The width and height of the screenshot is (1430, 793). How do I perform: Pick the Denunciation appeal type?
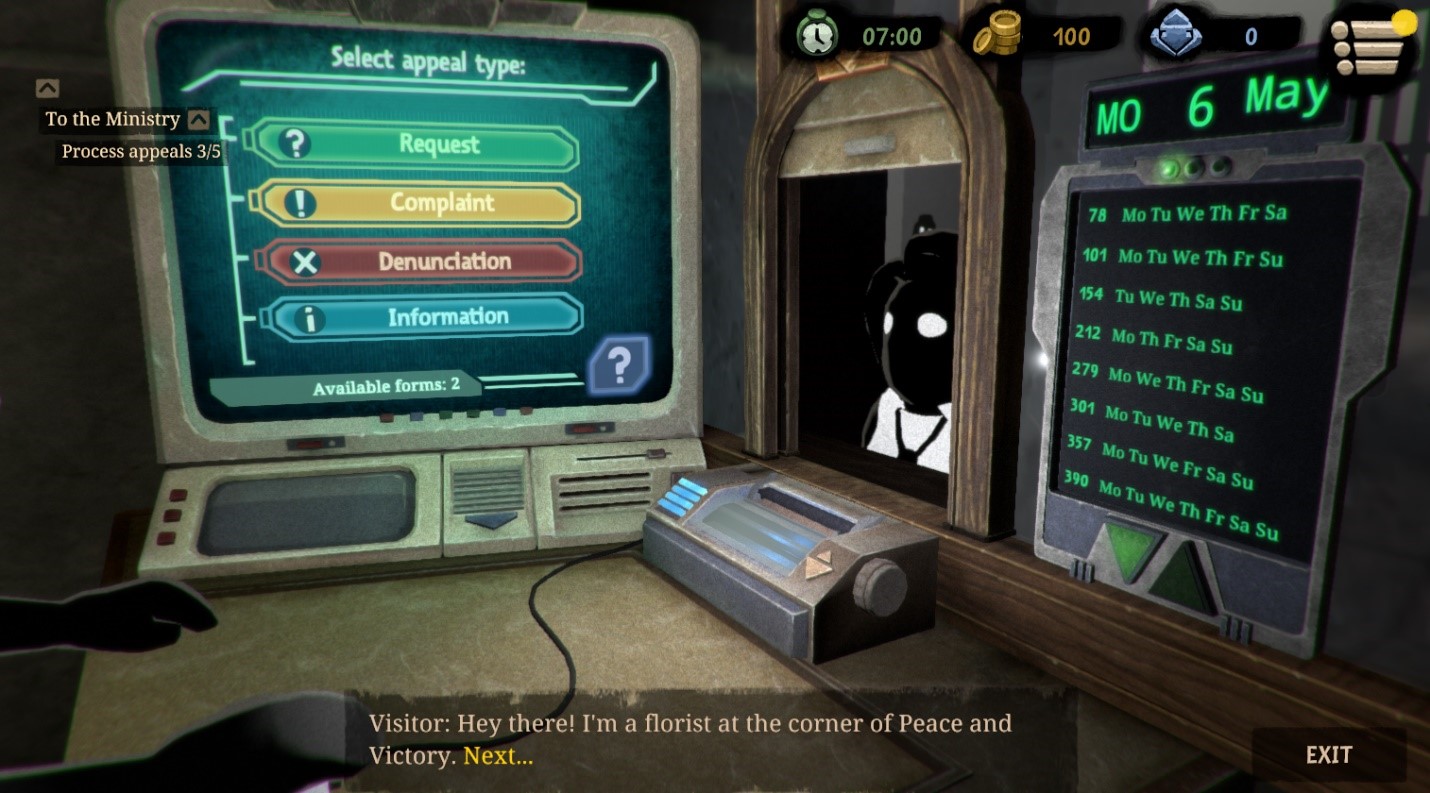tap(420, 262)
